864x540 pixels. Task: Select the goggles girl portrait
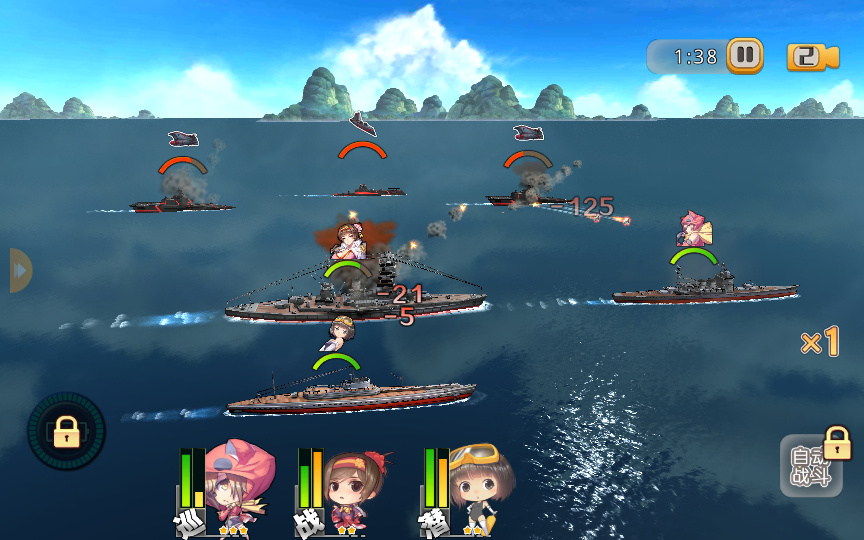[x=474, y=486]
